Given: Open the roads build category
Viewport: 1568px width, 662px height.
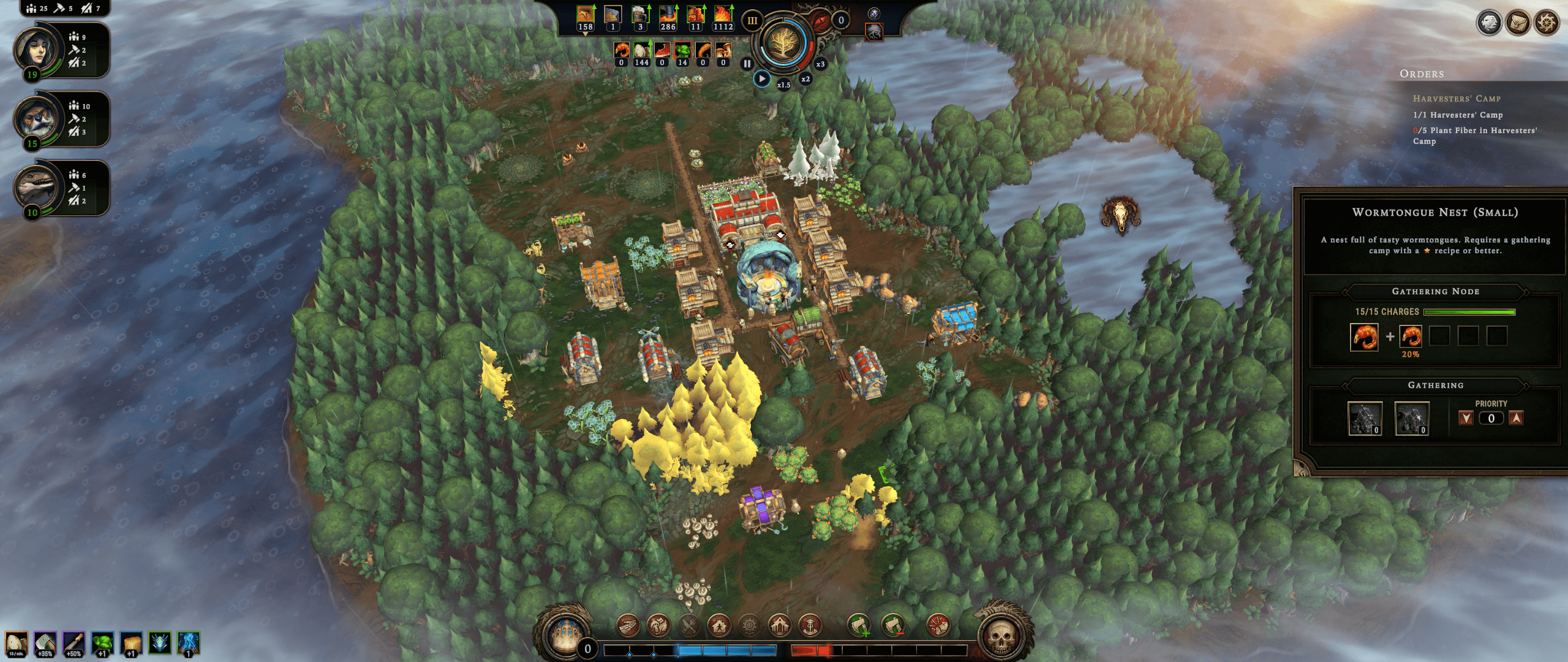Looking at the screenshot, I should [628, 626].
